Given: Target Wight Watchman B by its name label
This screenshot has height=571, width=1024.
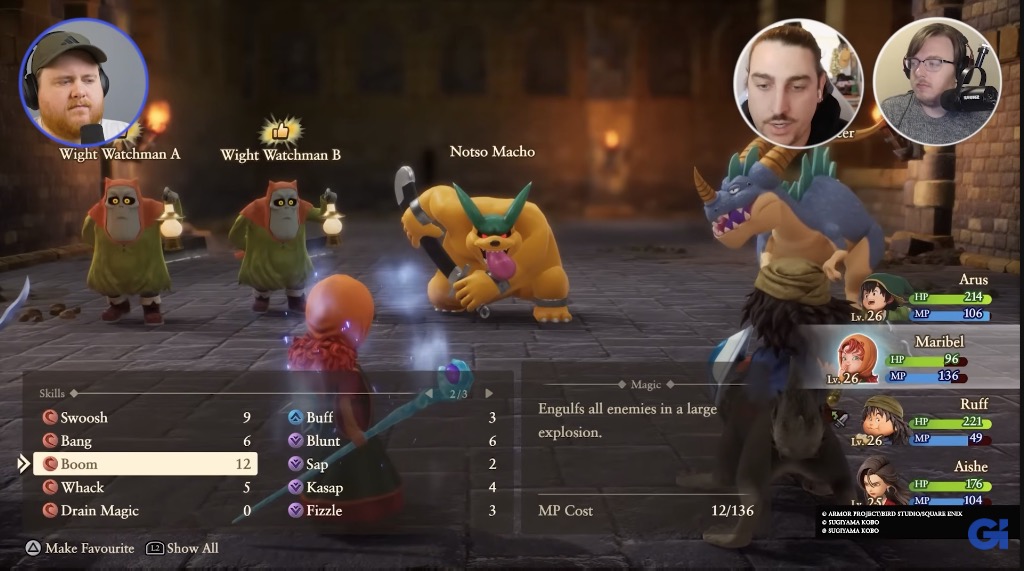Looking at the screenshot, I should 280,155.
